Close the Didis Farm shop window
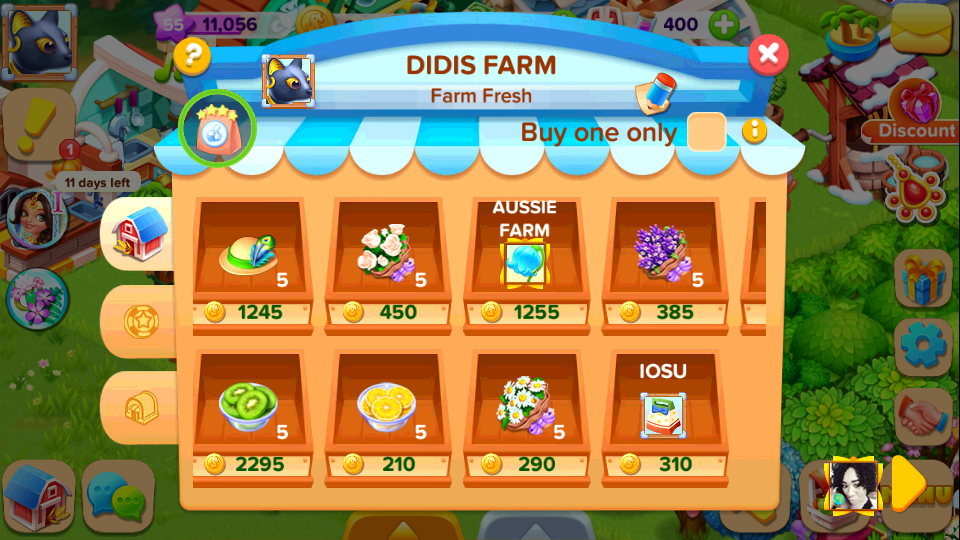960x540 pixels. [768, 54]
